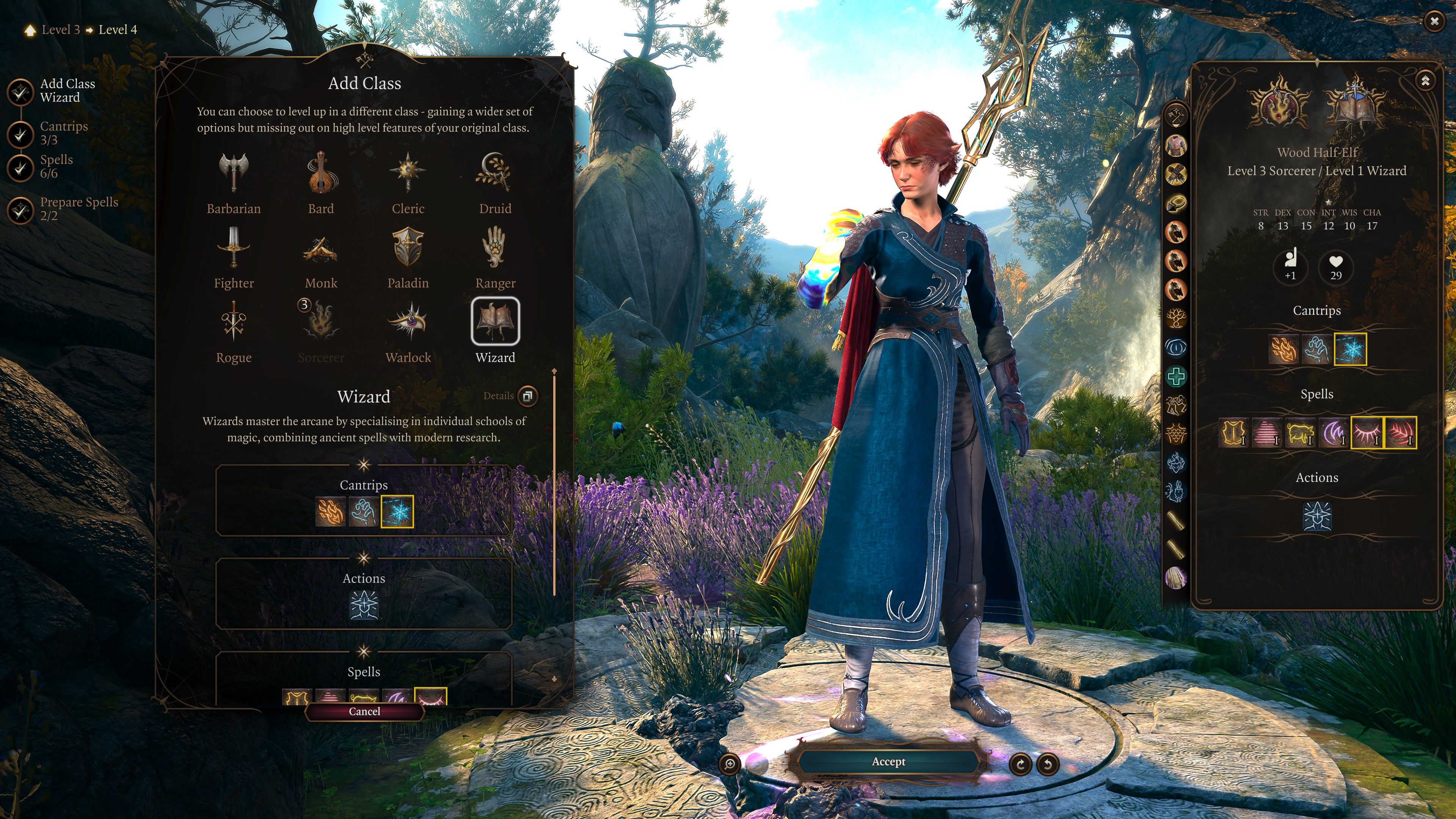Open the Wizard class Details
The width and height of the screenshot is (1456, 819).
[x=527, y=396]
